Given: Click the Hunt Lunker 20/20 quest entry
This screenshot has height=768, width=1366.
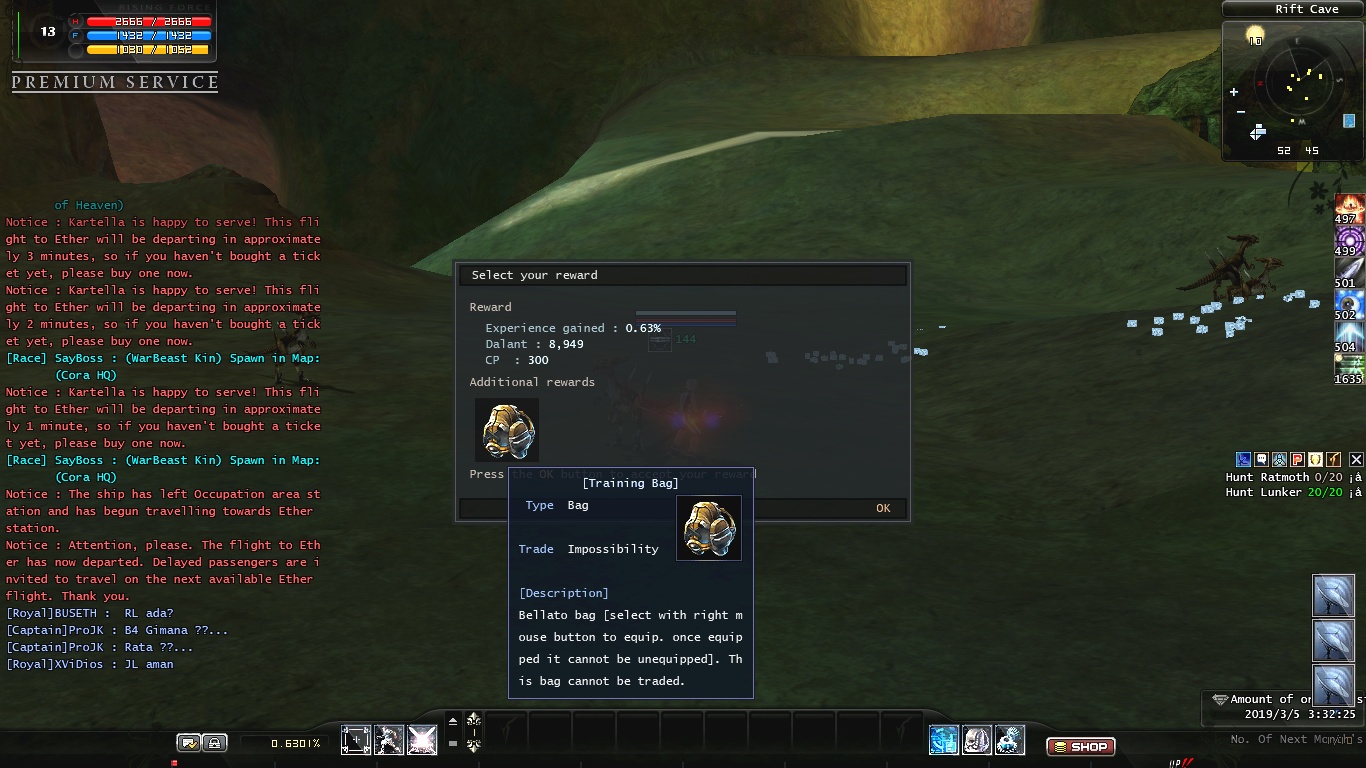Looking at the screenshot, I should click(1285, 491).
